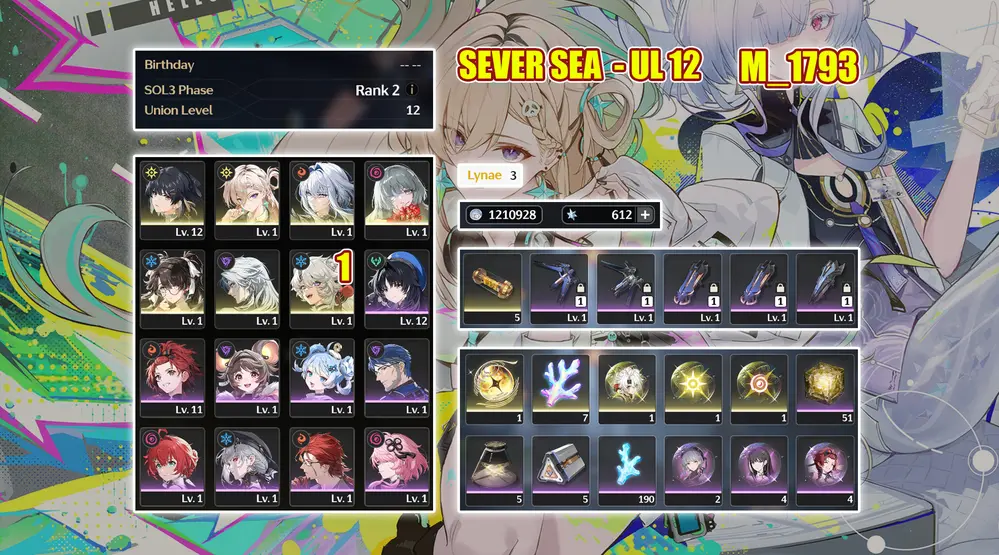Viewport: 999px width, 555px height.
Task: Choose the brown-haired girl with mouse ears
Action: tap(247, 373)
